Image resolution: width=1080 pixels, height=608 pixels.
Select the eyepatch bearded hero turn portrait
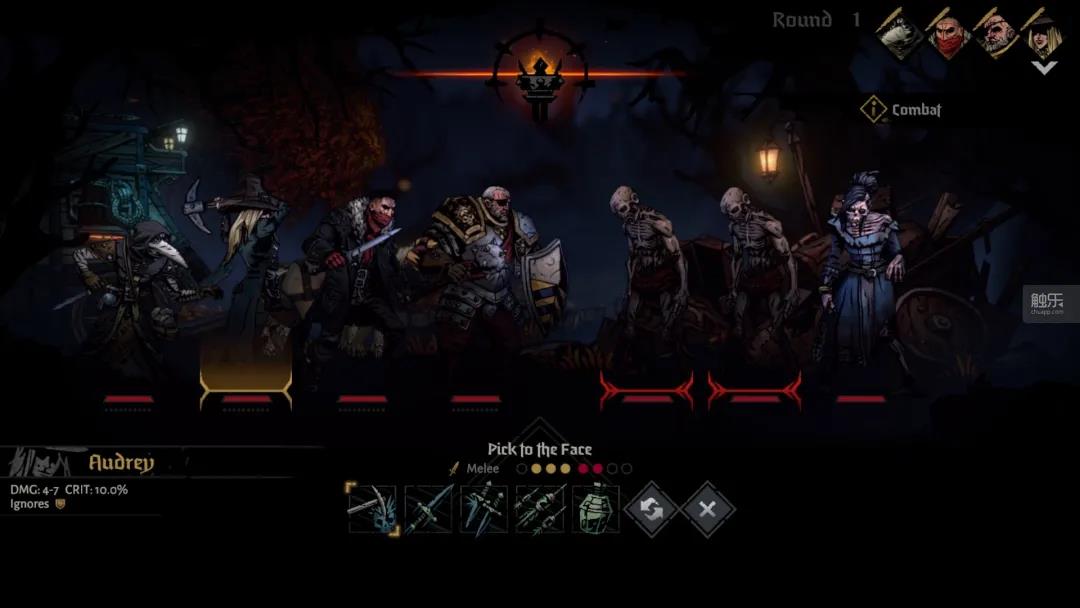998,34
